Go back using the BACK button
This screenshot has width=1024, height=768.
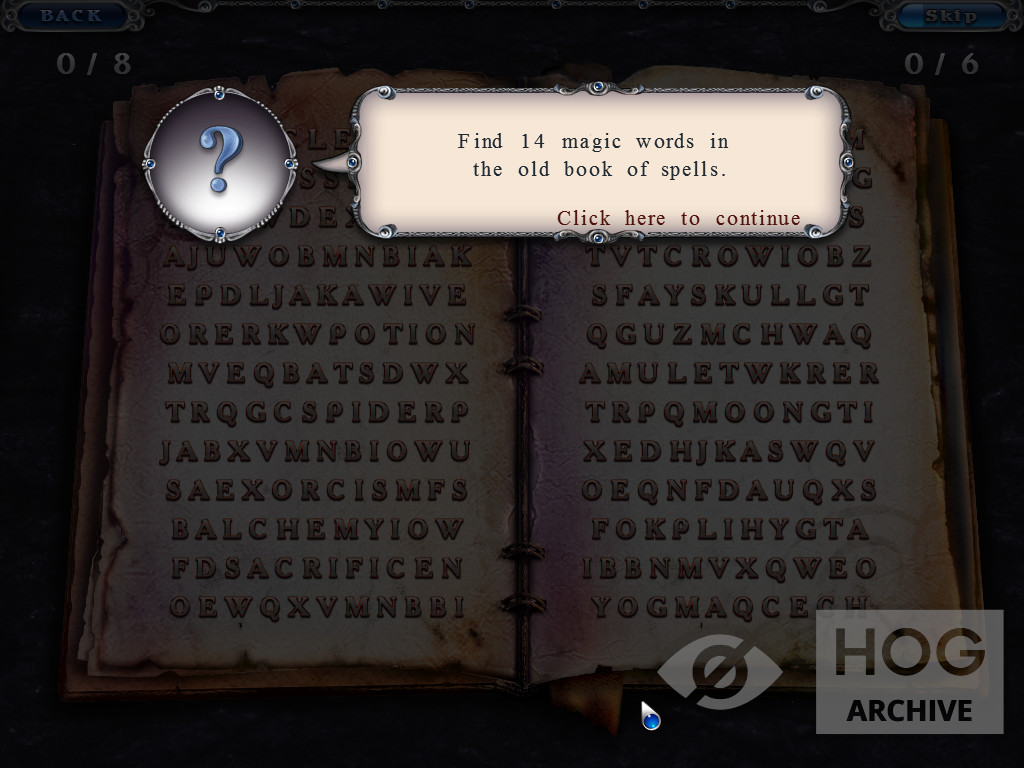71,15
